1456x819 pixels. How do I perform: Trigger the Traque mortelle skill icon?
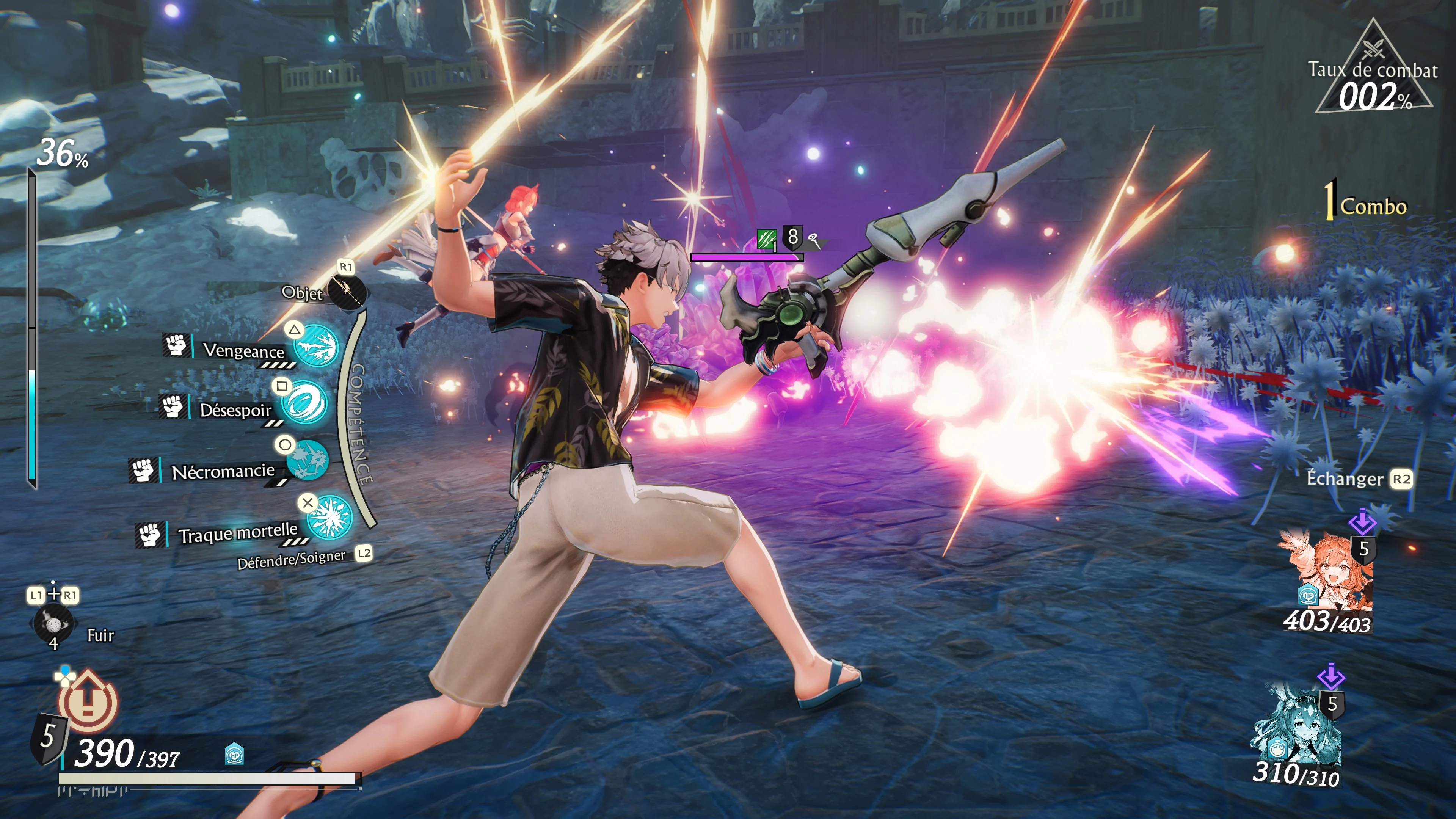point(331,516)
